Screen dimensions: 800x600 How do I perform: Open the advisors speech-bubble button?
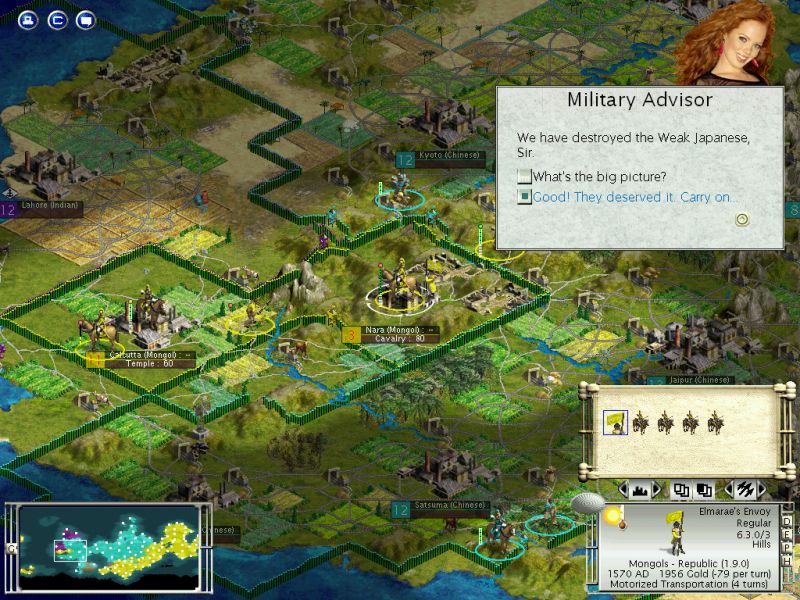tap(85, 20)
